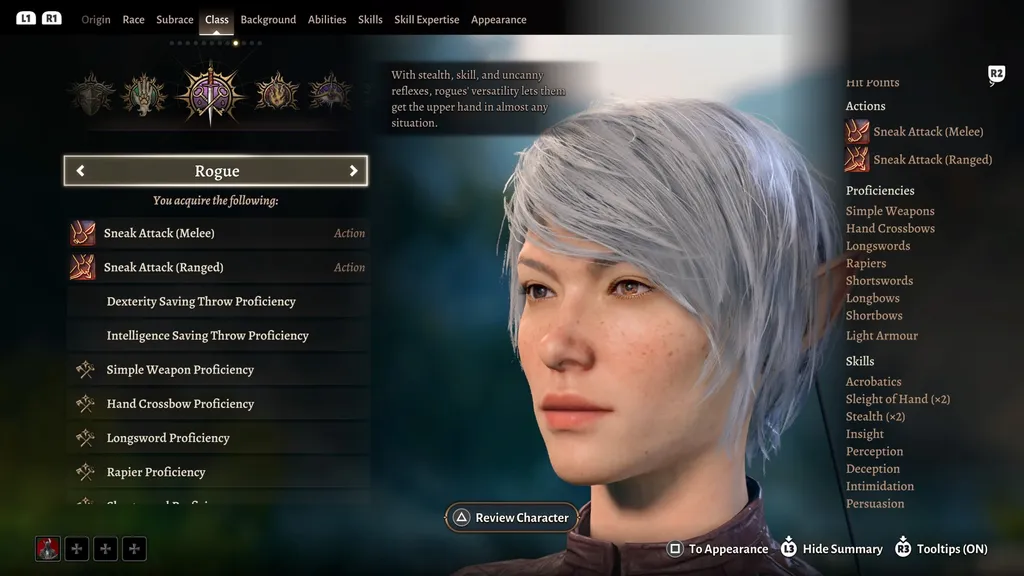Open the Abilities tab

click(x=327, y=20)
